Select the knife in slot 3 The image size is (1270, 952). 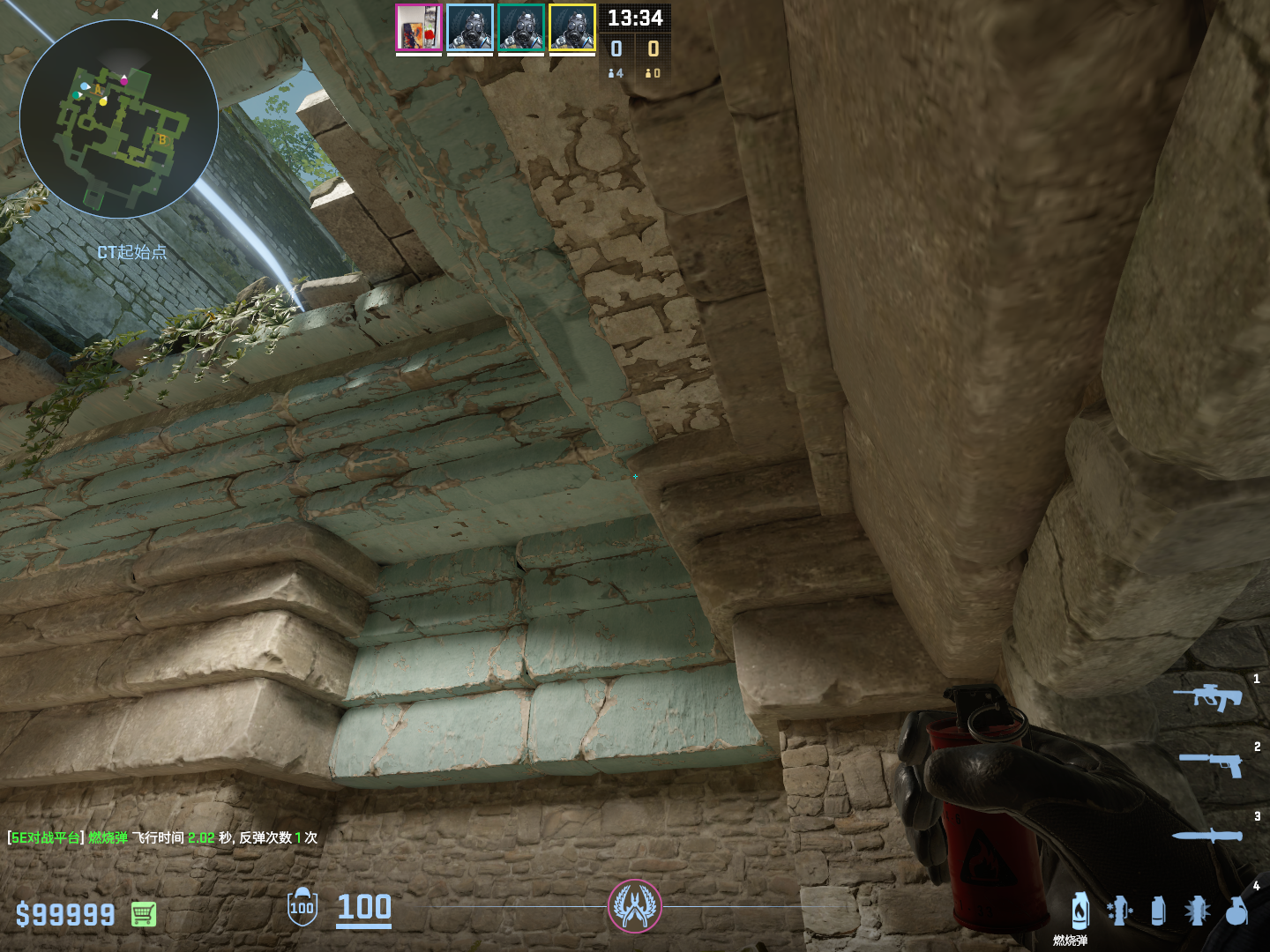coord(1206,836)
